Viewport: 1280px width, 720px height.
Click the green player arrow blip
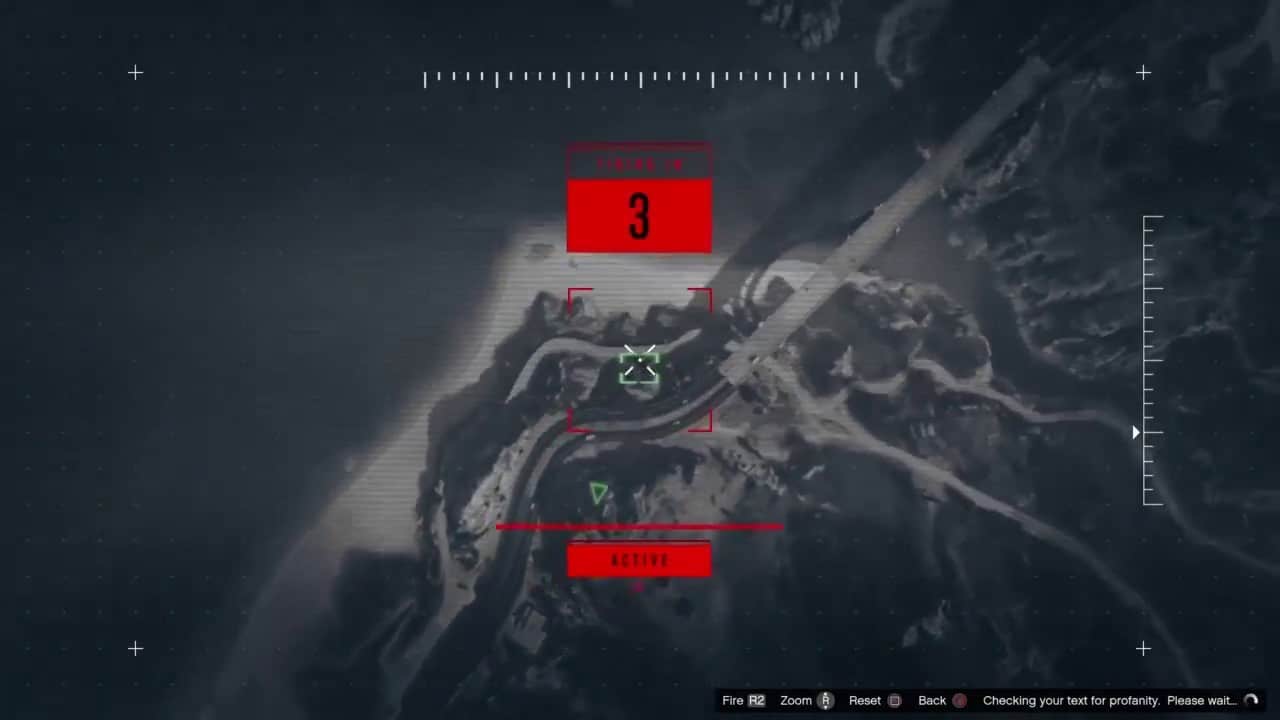[597, 492]
